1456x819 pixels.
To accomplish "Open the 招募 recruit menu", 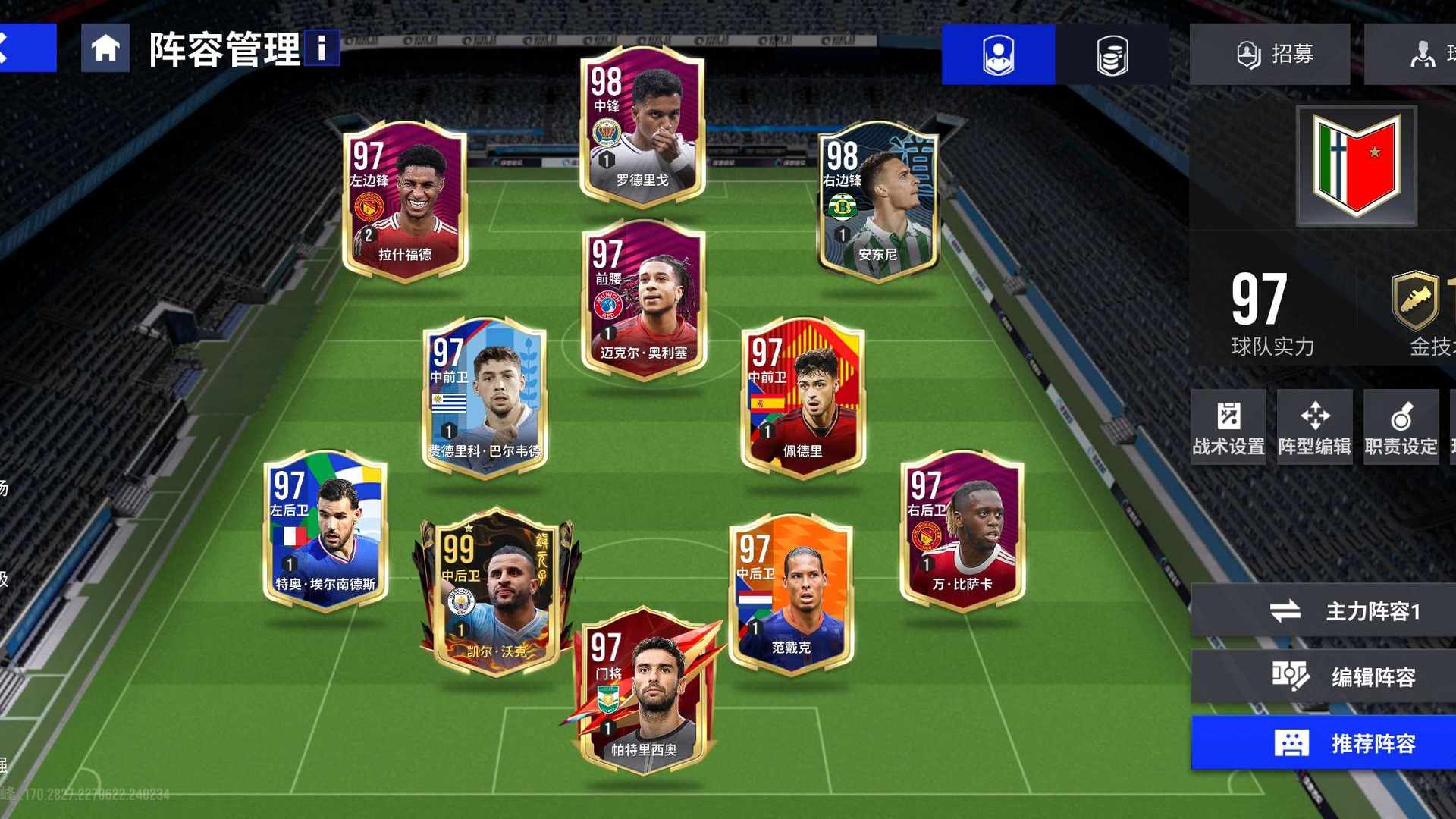I will pyautogui.click(x=1269, y=55).
